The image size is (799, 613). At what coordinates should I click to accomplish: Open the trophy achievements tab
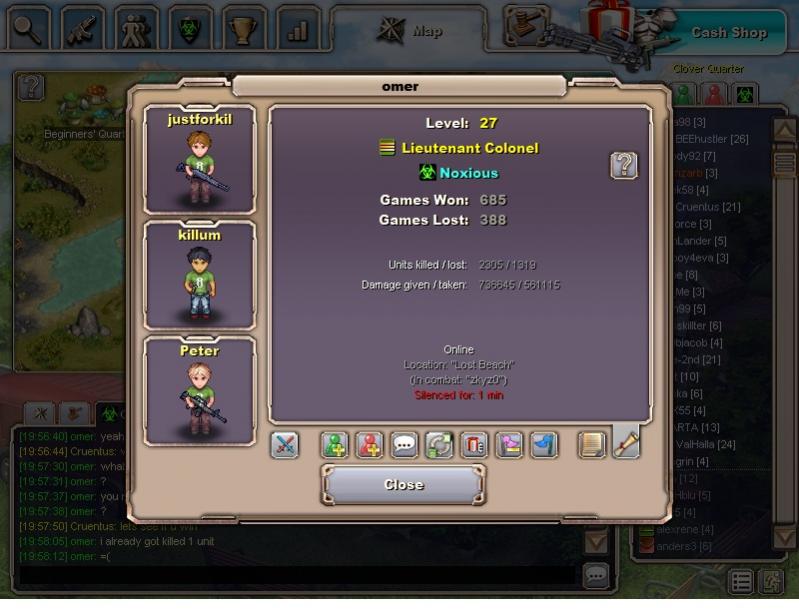243,28
